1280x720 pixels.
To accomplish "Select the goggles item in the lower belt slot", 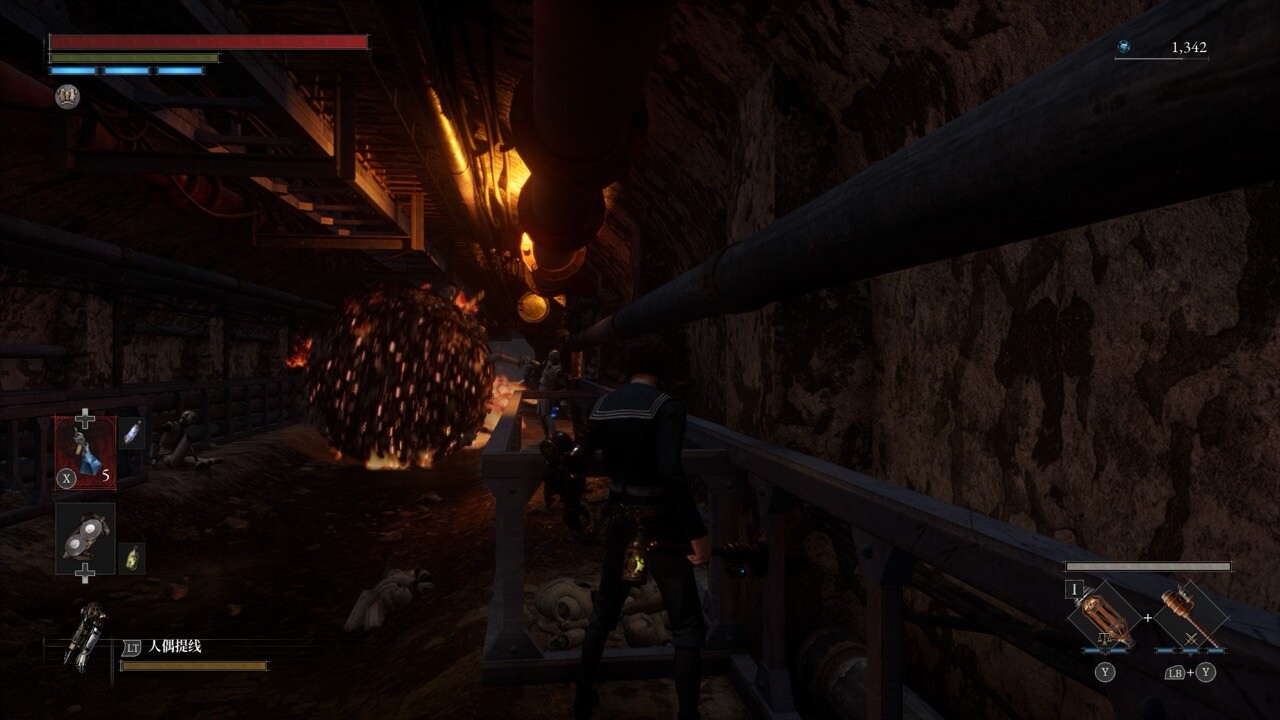I will point(85,539).
